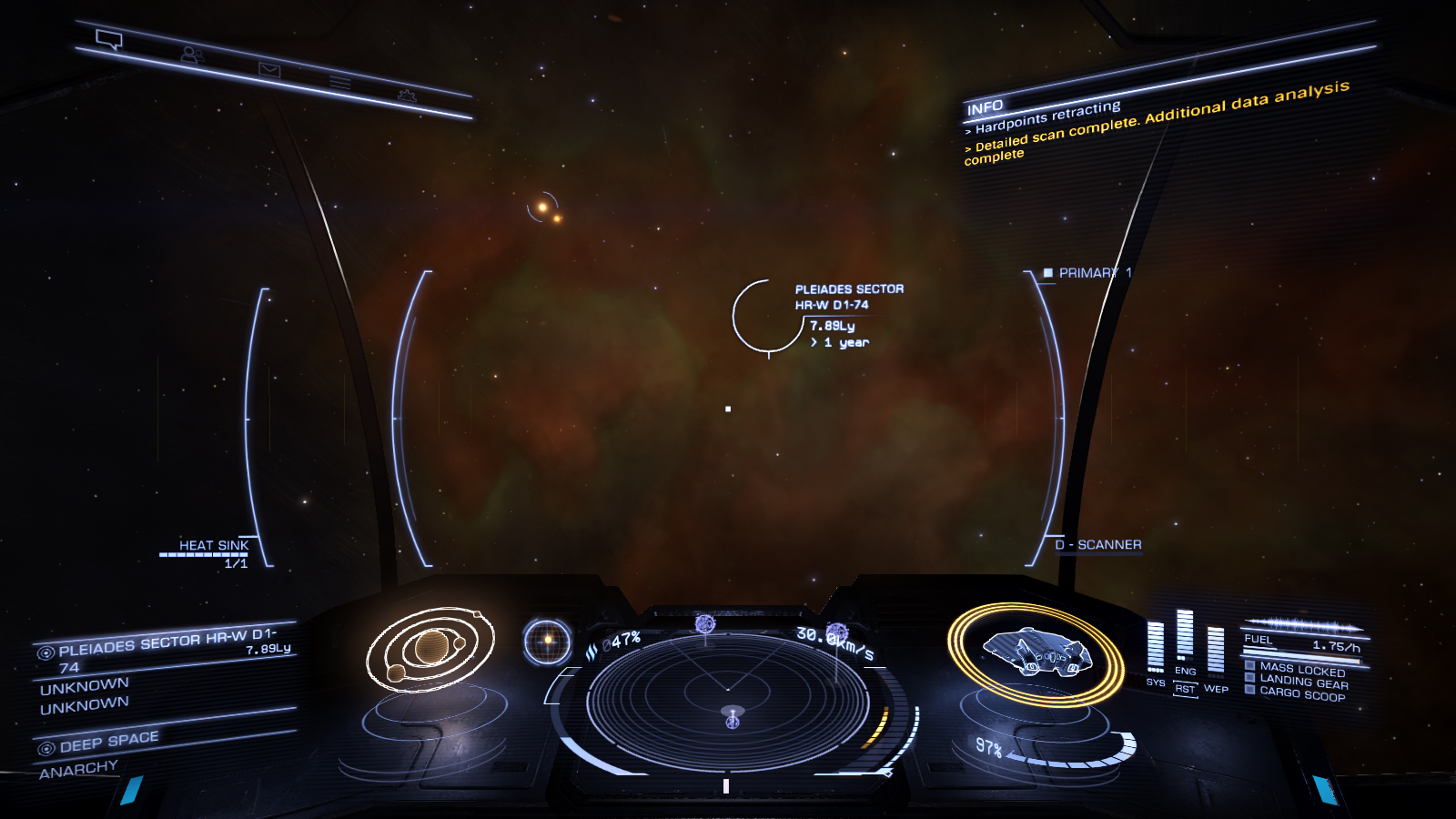Show the comms history list icon
1456x819 pixels.
pyautogui.click(x=339, y=83)
